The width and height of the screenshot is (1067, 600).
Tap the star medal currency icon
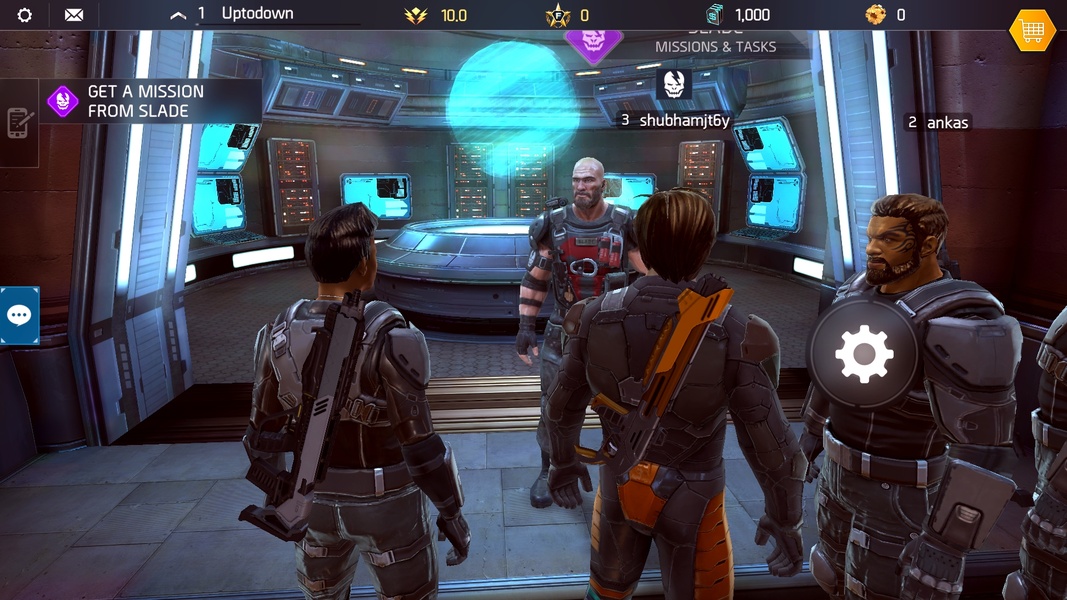point(557,15)
